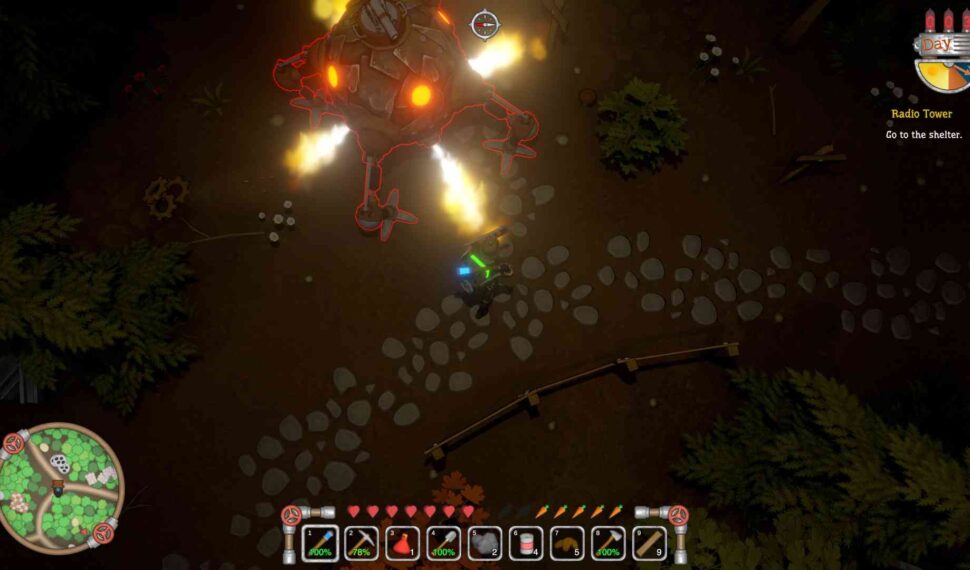This screenshot has height=570, width=970.
Task: Select the grey stone in slot 5
Action: click(x=485, y=543)
